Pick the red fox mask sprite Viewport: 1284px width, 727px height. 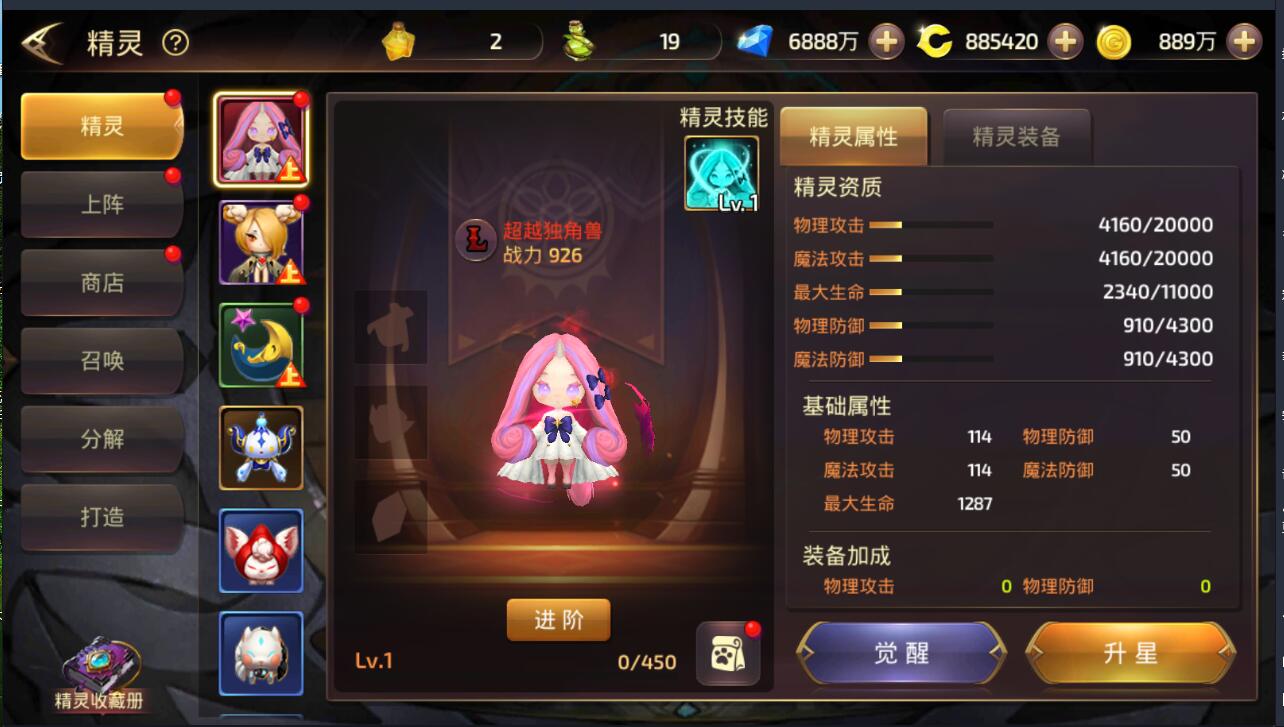pyautogui.click(x=261, y=551)
